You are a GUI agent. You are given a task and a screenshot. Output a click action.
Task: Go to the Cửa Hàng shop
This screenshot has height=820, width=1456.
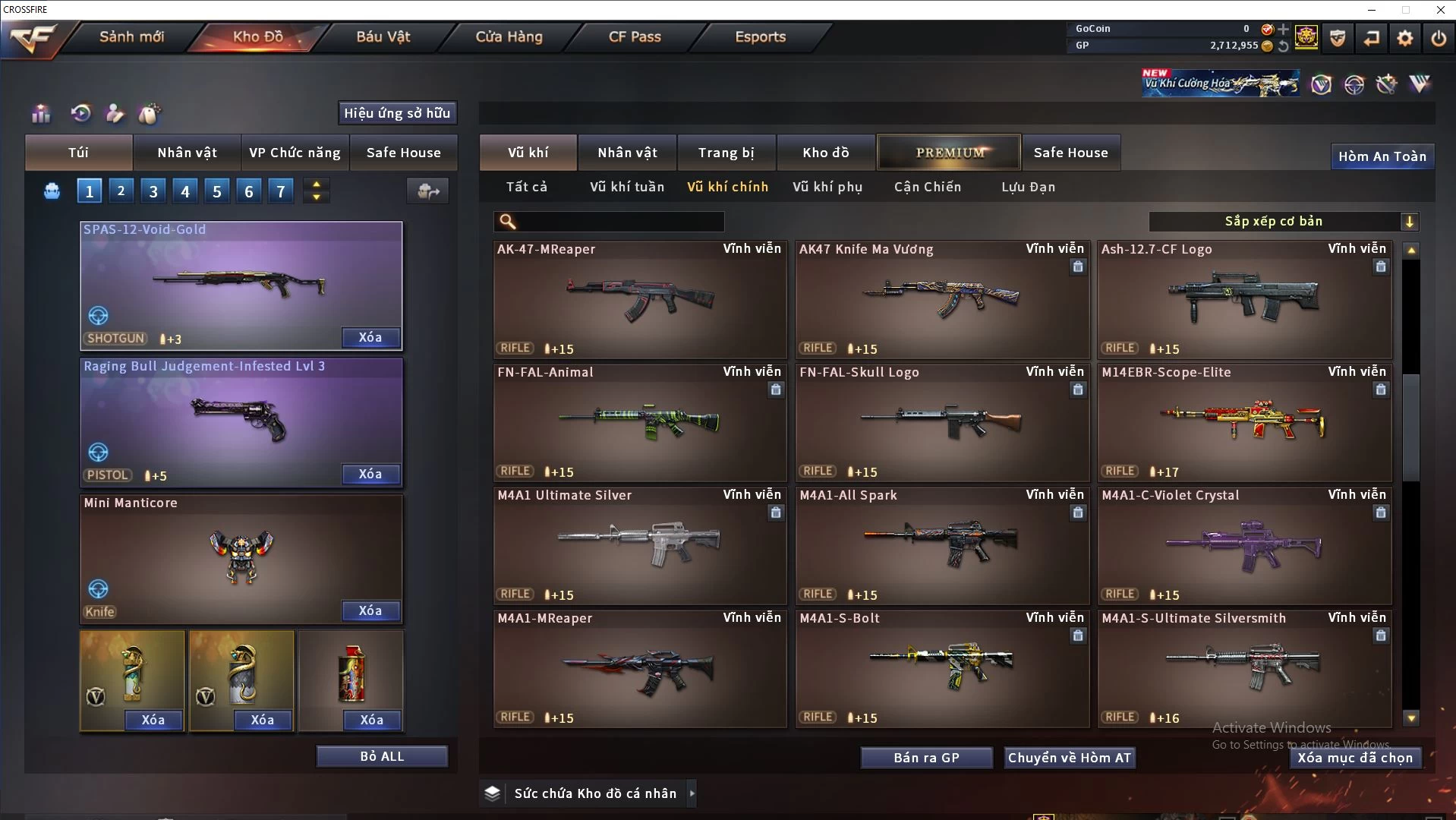point(509,36)
